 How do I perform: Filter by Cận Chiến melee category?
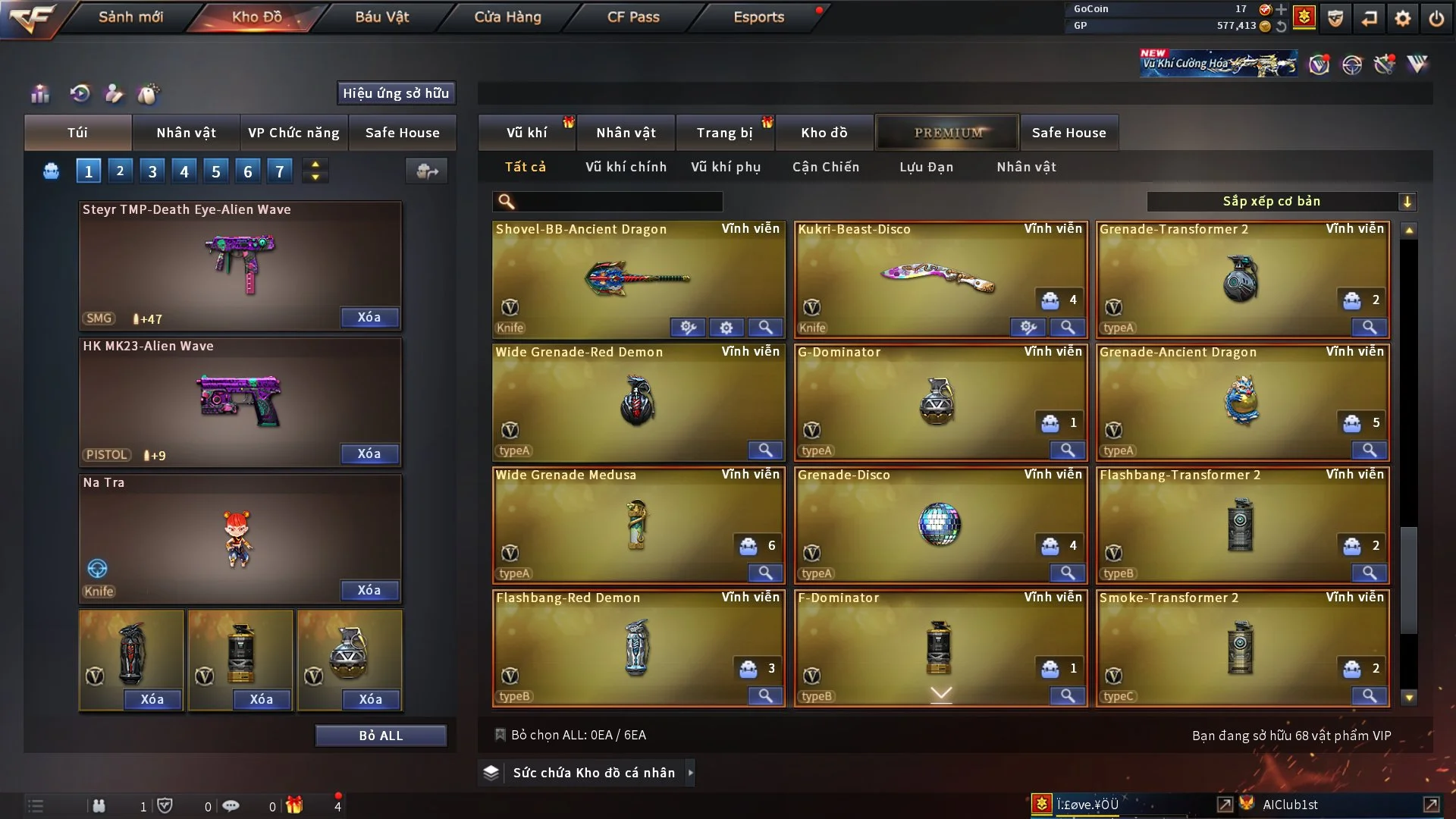pyautogui.click(x=826, y=167)
